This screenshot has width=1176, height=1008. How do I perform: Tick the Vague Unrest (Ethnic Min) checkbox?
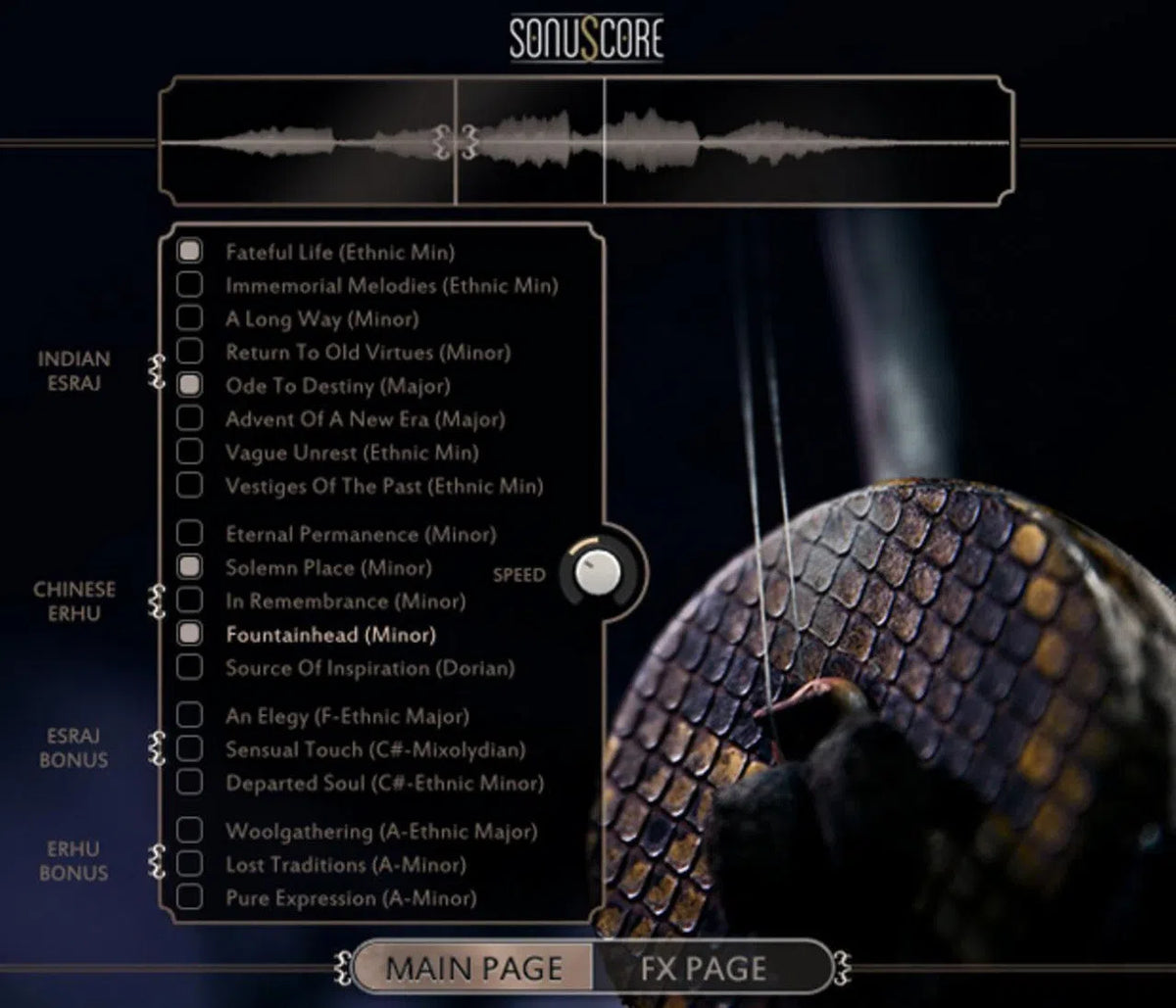click(x=189, y=452)
